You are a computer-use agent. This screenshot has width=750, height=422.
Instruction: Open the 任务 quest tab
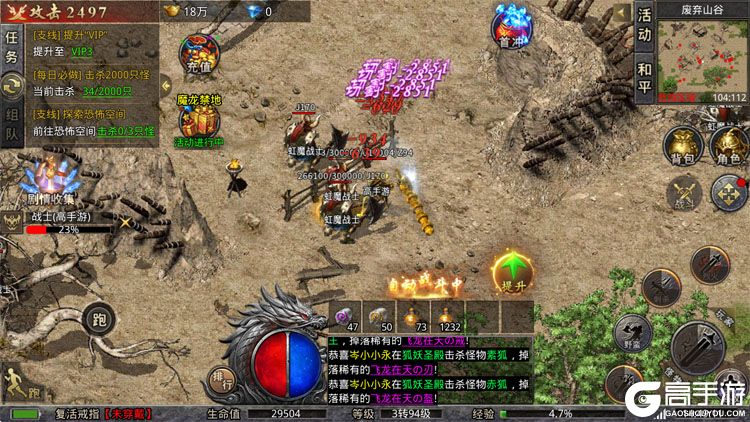pos(11,46)
